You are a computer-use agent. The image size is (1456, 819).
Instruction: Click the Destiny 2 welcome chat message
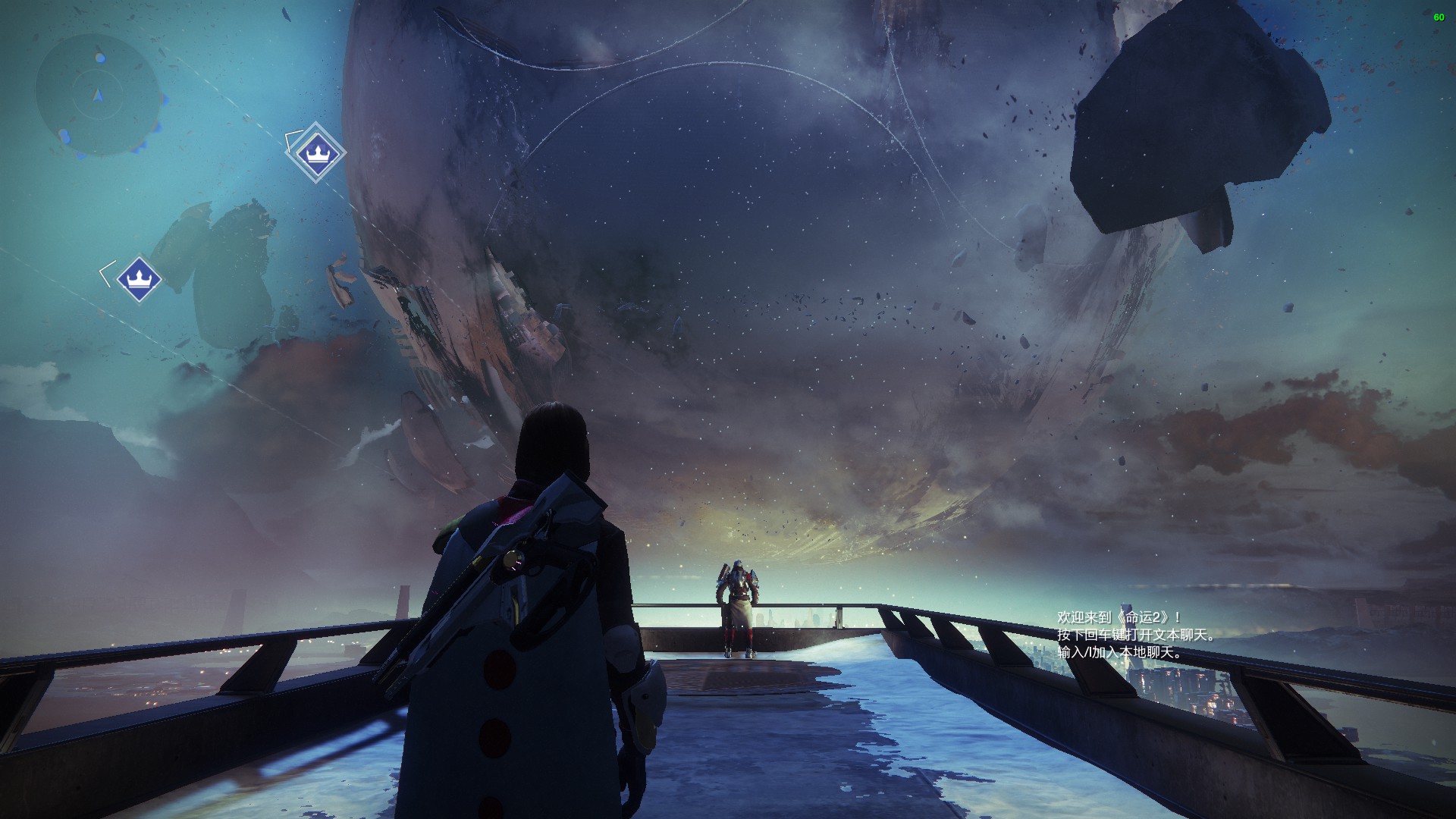(x=1119, y=618)
